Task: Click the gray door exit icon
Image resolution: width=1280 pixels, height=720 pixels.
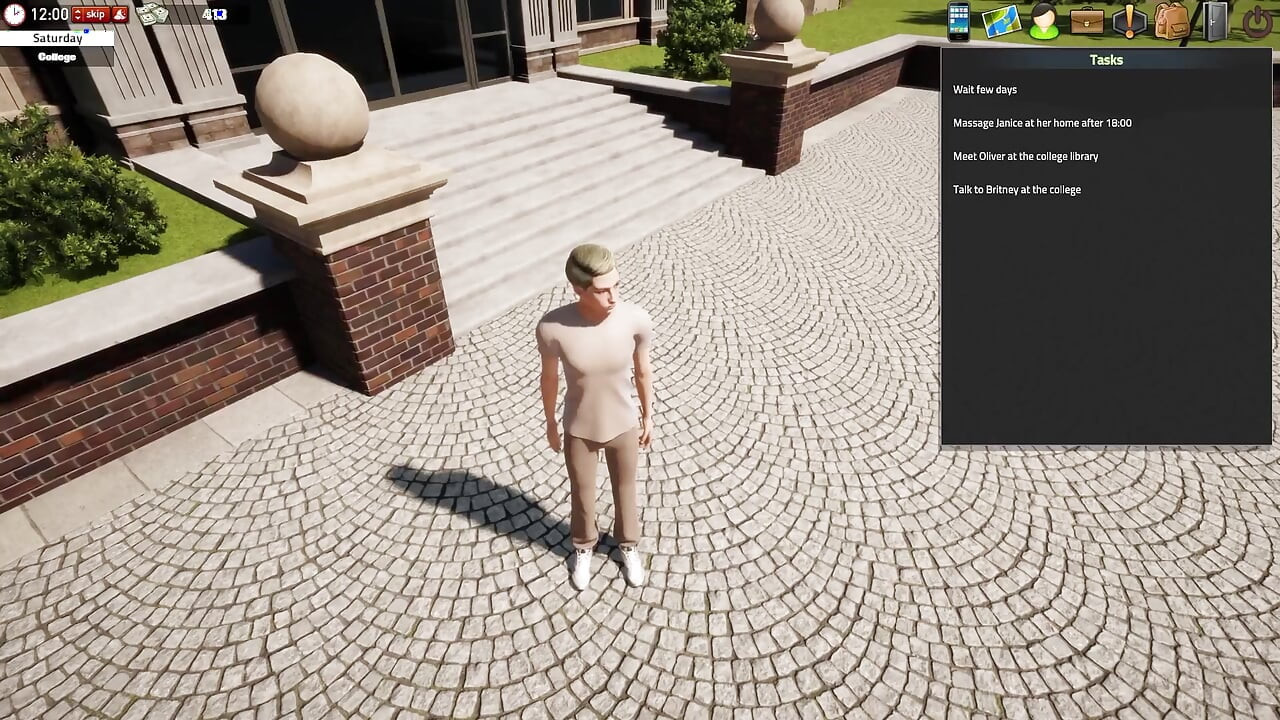Action: (1215, 21)
